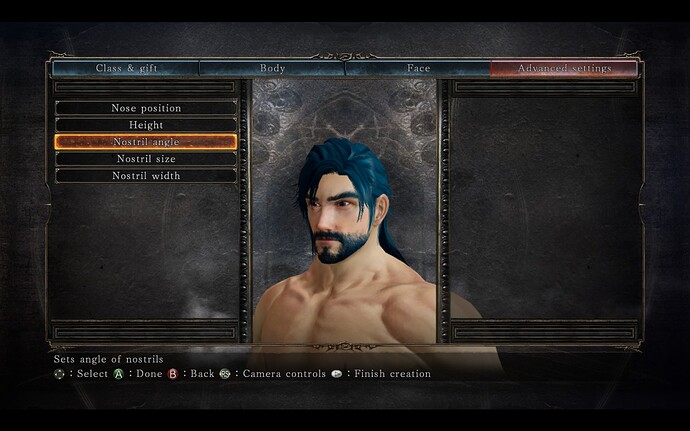This screenshot has height=431, width=690.
Task: Select the Nose position option
Action: (146, 107)
